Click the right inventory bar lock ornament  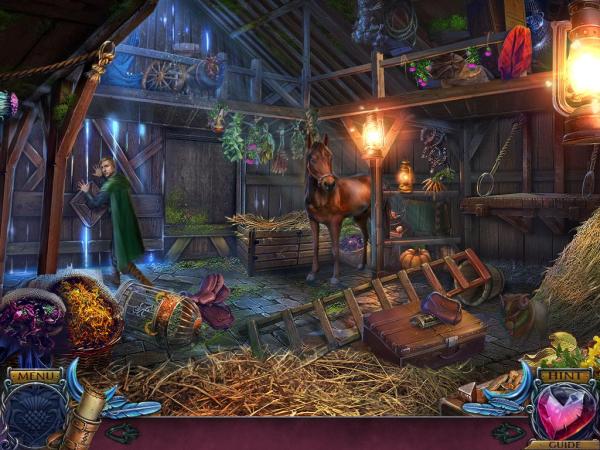507,433
